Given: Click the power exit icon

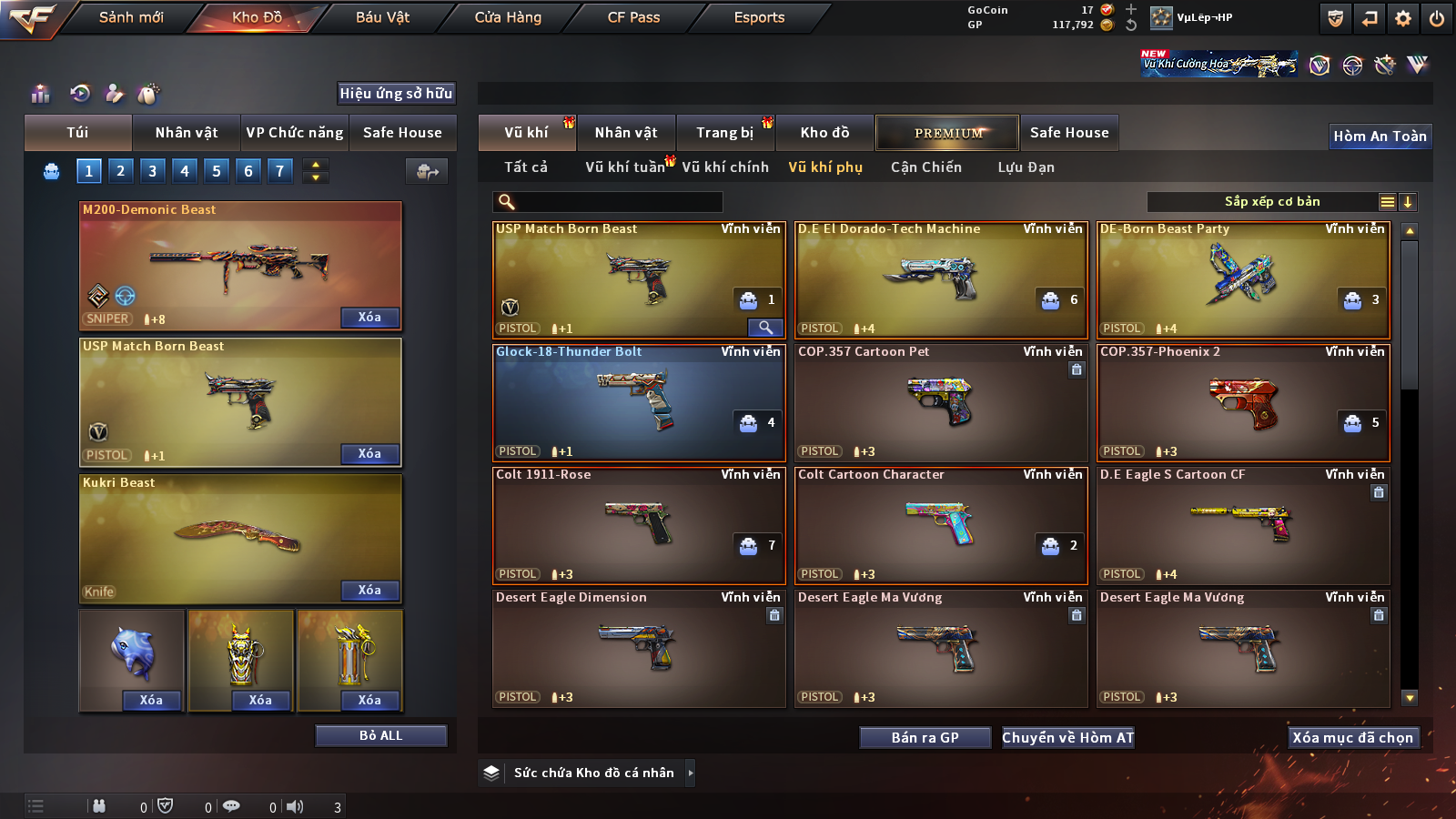Looking at the screenshot, I should (1437, 18).
